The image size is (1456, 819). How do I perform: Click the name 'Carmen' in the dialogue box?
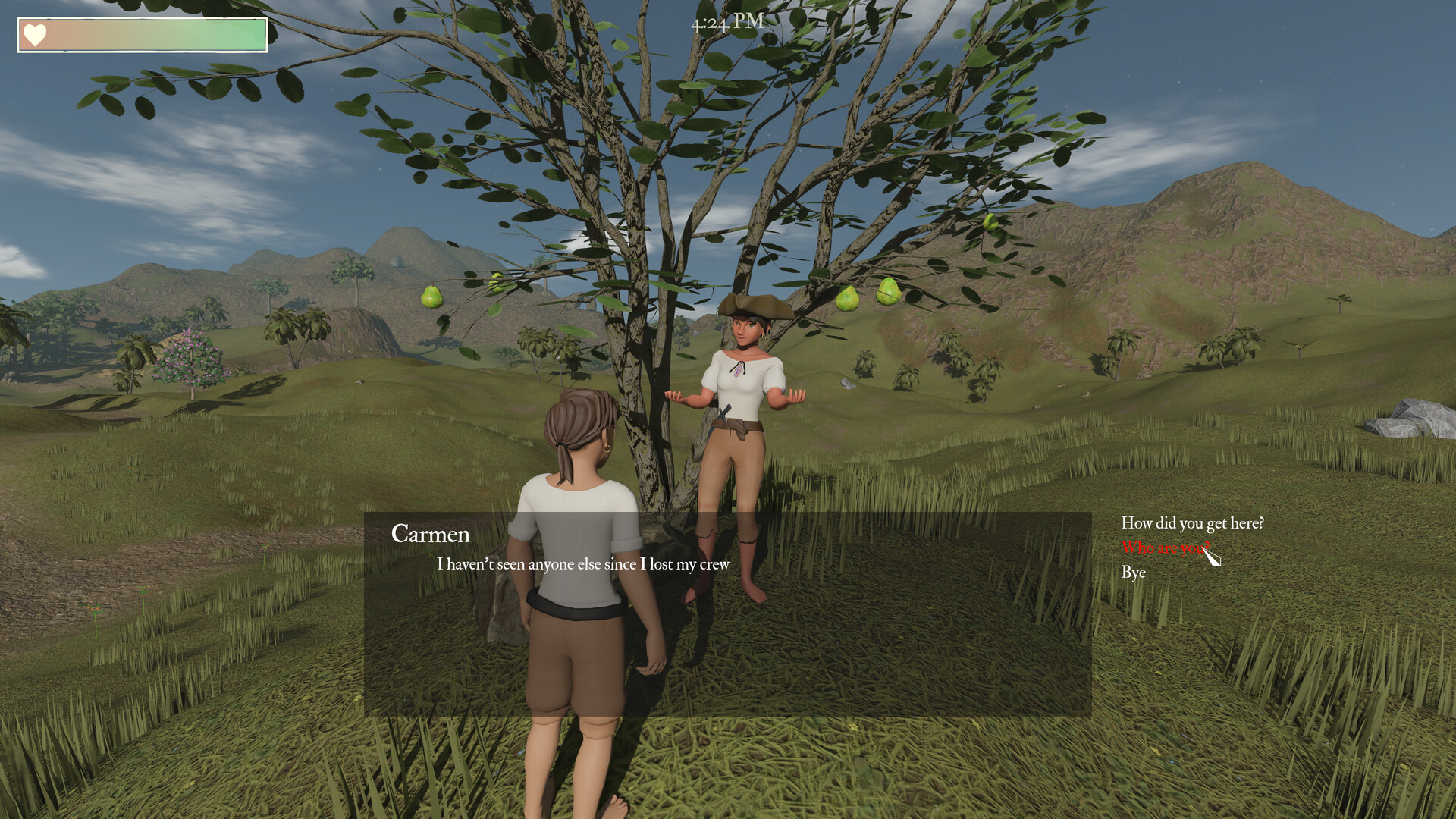tap(431, 535)
